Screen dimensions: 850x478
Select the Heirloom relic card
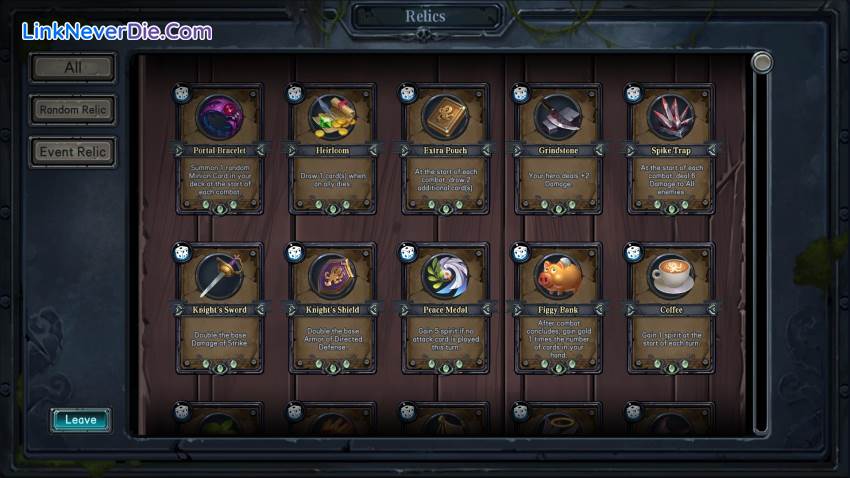point(333,150)
